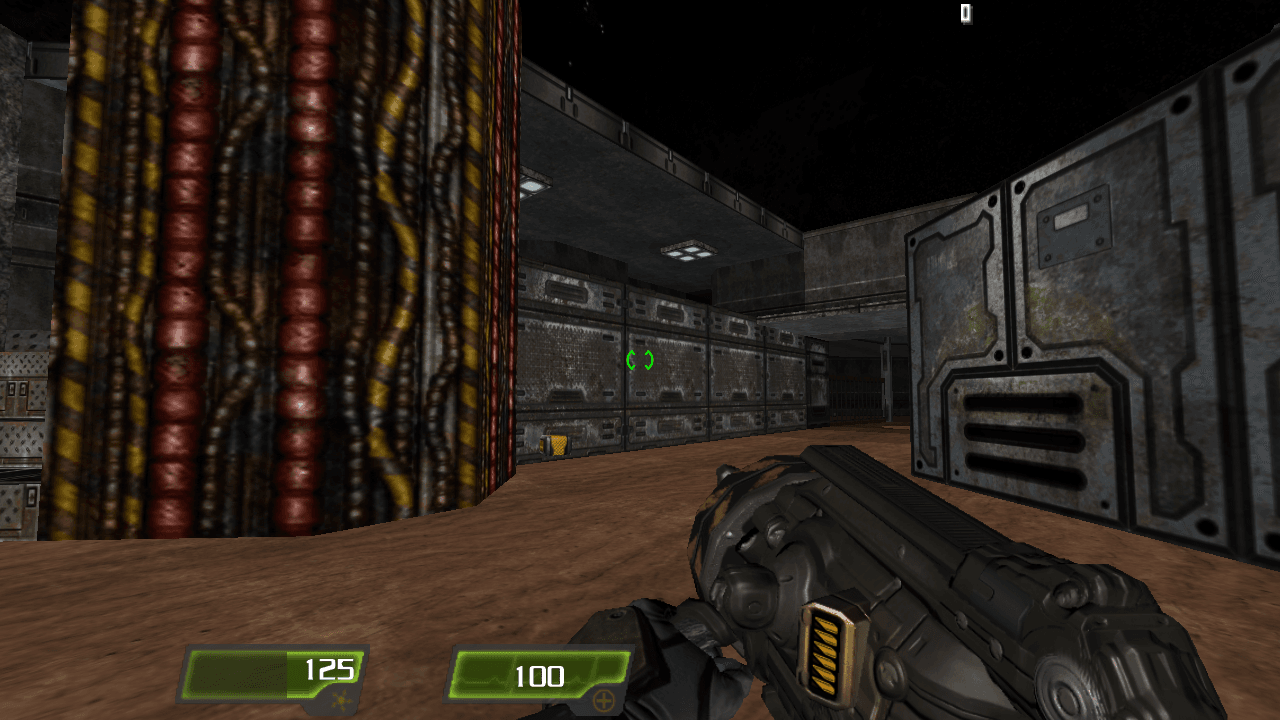This screenshot has height=720, width=1280.
Task: Click the health cross icon on the health meter
Action: 604,701
